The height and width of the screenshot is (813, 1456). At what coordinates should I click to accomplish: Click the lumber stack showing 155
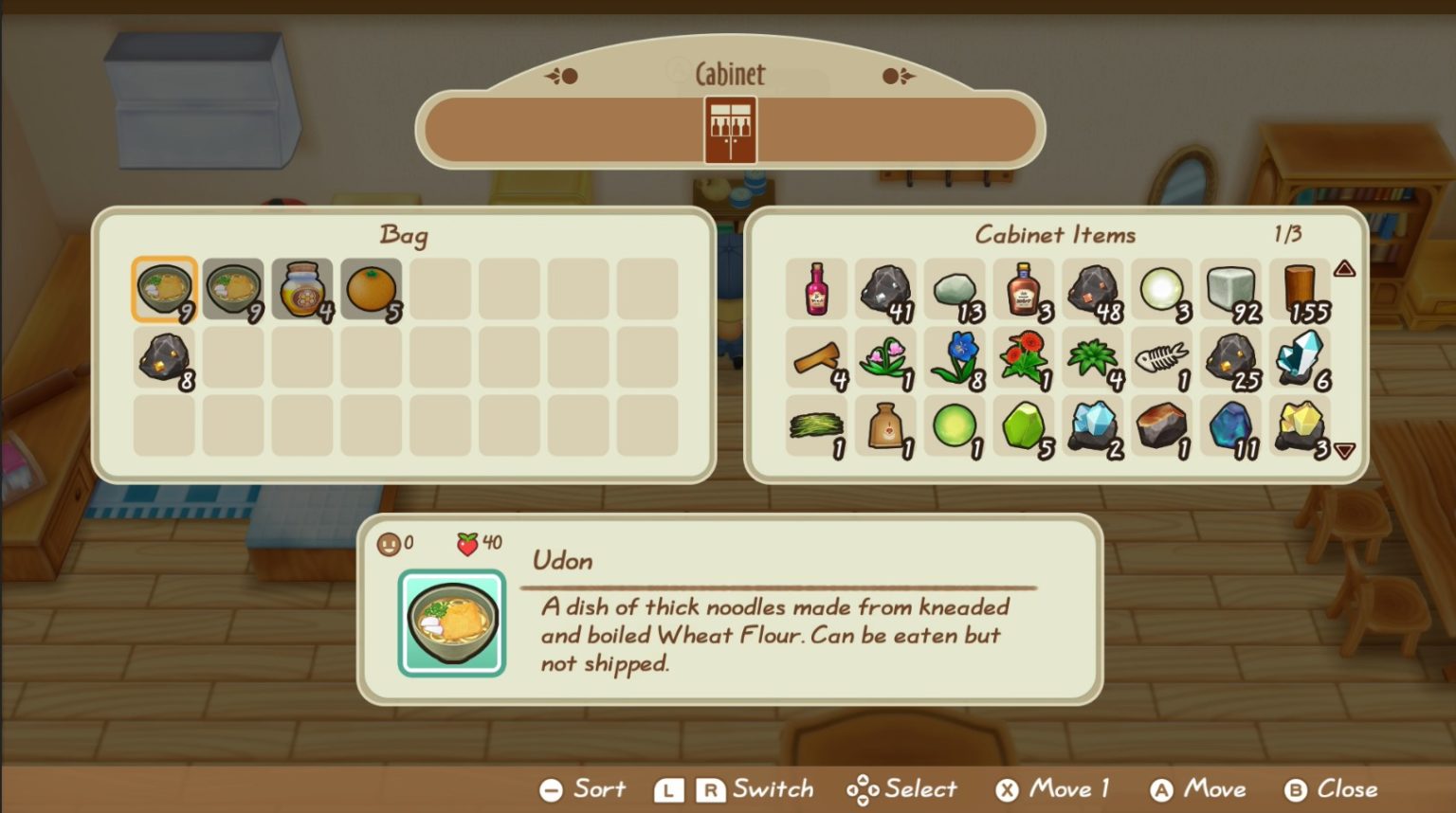tap(1300, 286)
